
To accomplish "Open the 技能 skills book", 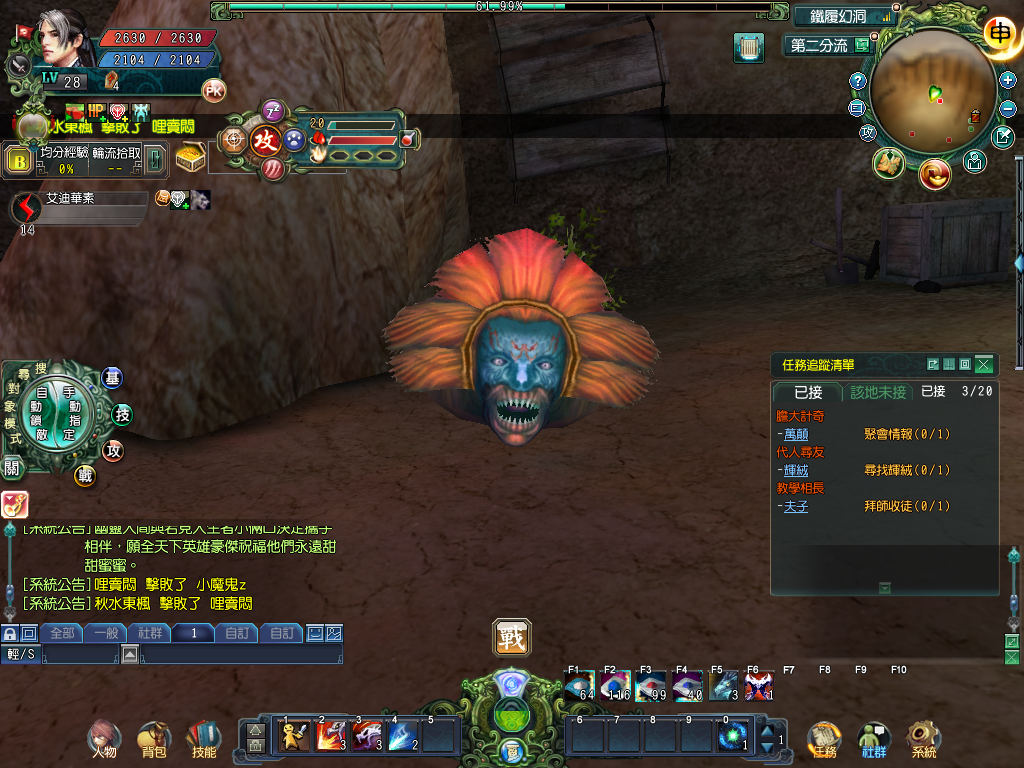I will [x=203, y=739].
